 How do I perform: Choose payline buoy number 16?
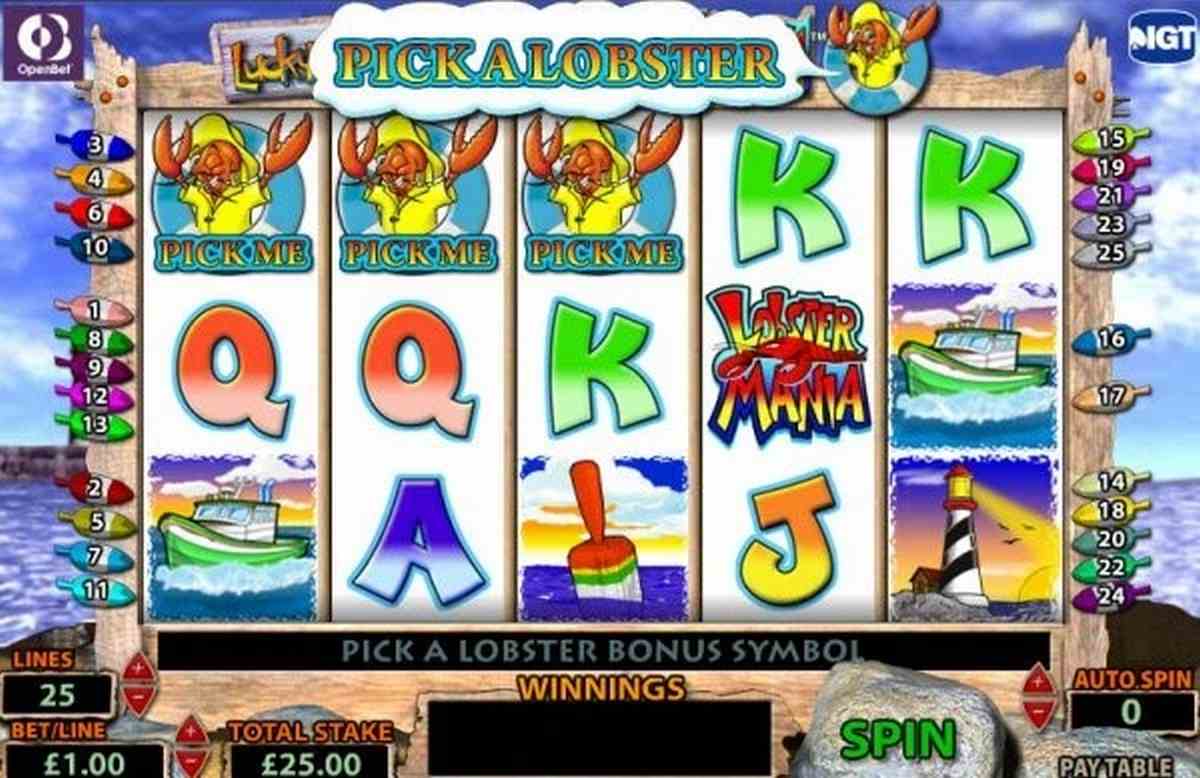1110,341
